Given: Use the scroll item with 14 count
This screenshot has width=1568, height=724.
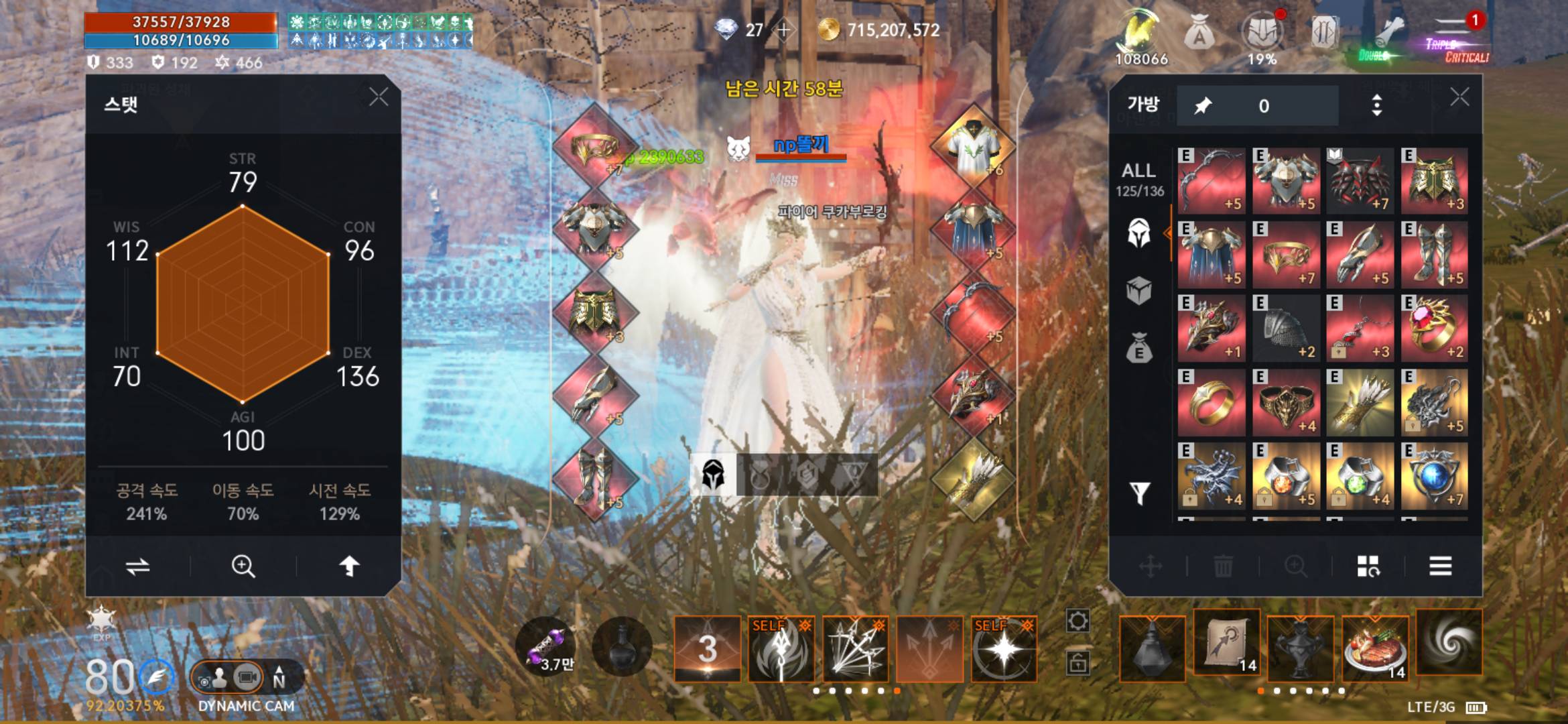Looking at the screenshot, I should (x=1226, y=645).
